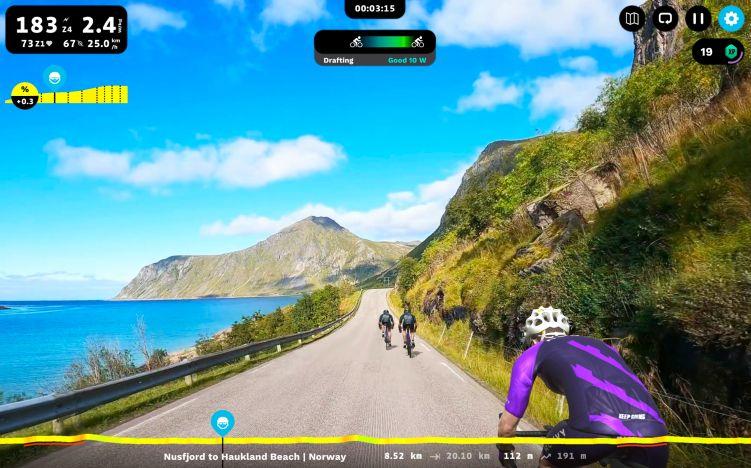Viewport: 751px width, 468px height.
Task: Click the loop-arrow U-turn button
Action: (x=665, y=18)
